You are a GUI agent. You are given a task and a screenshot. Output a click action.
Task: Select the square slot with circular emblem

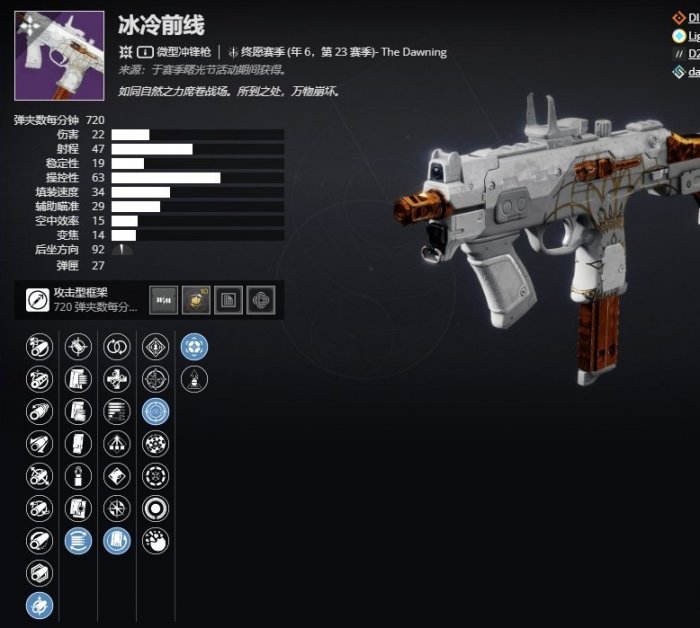click(260, 299)
